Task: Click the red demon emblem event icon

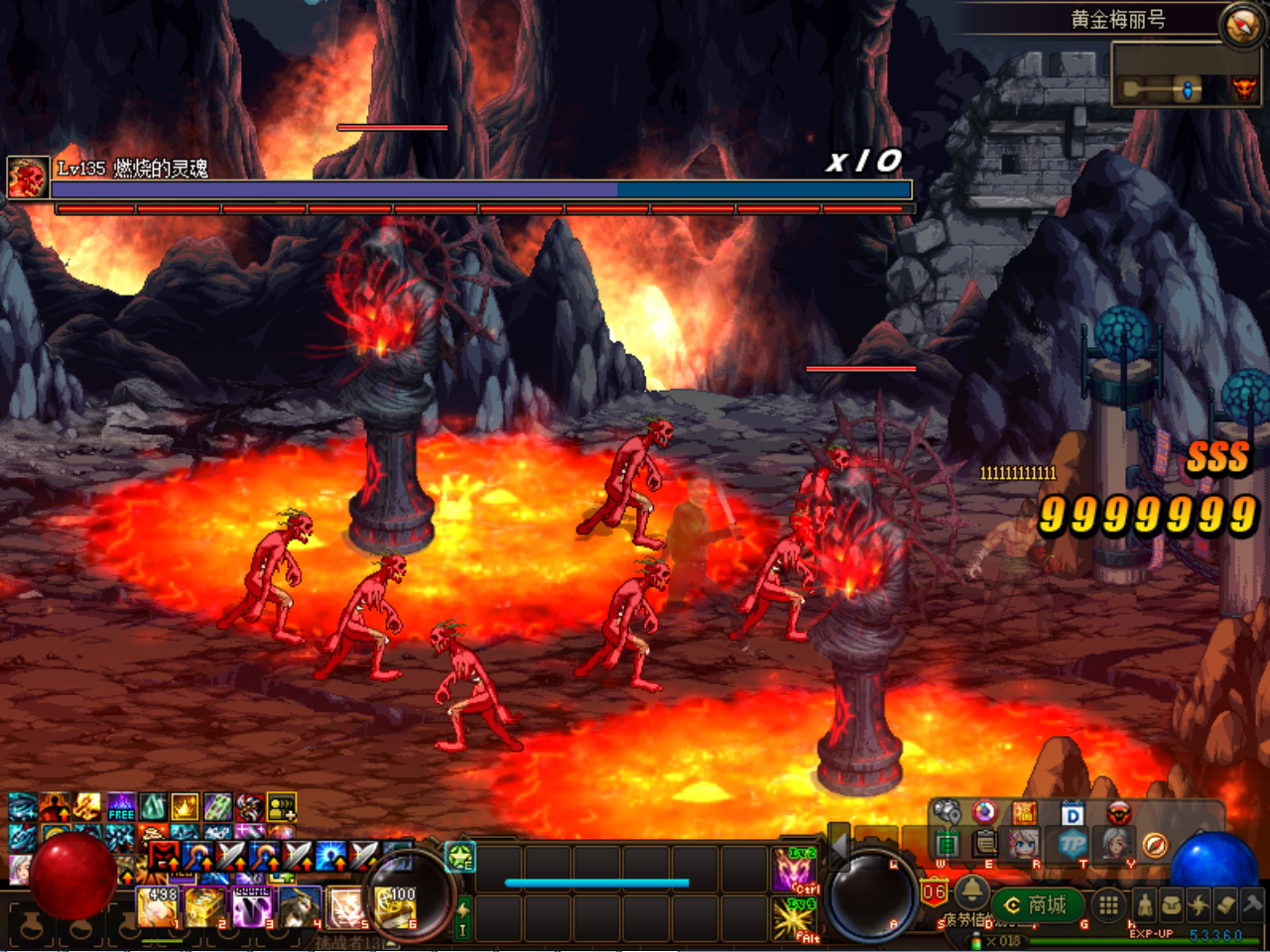Action: pos(1119,812)
